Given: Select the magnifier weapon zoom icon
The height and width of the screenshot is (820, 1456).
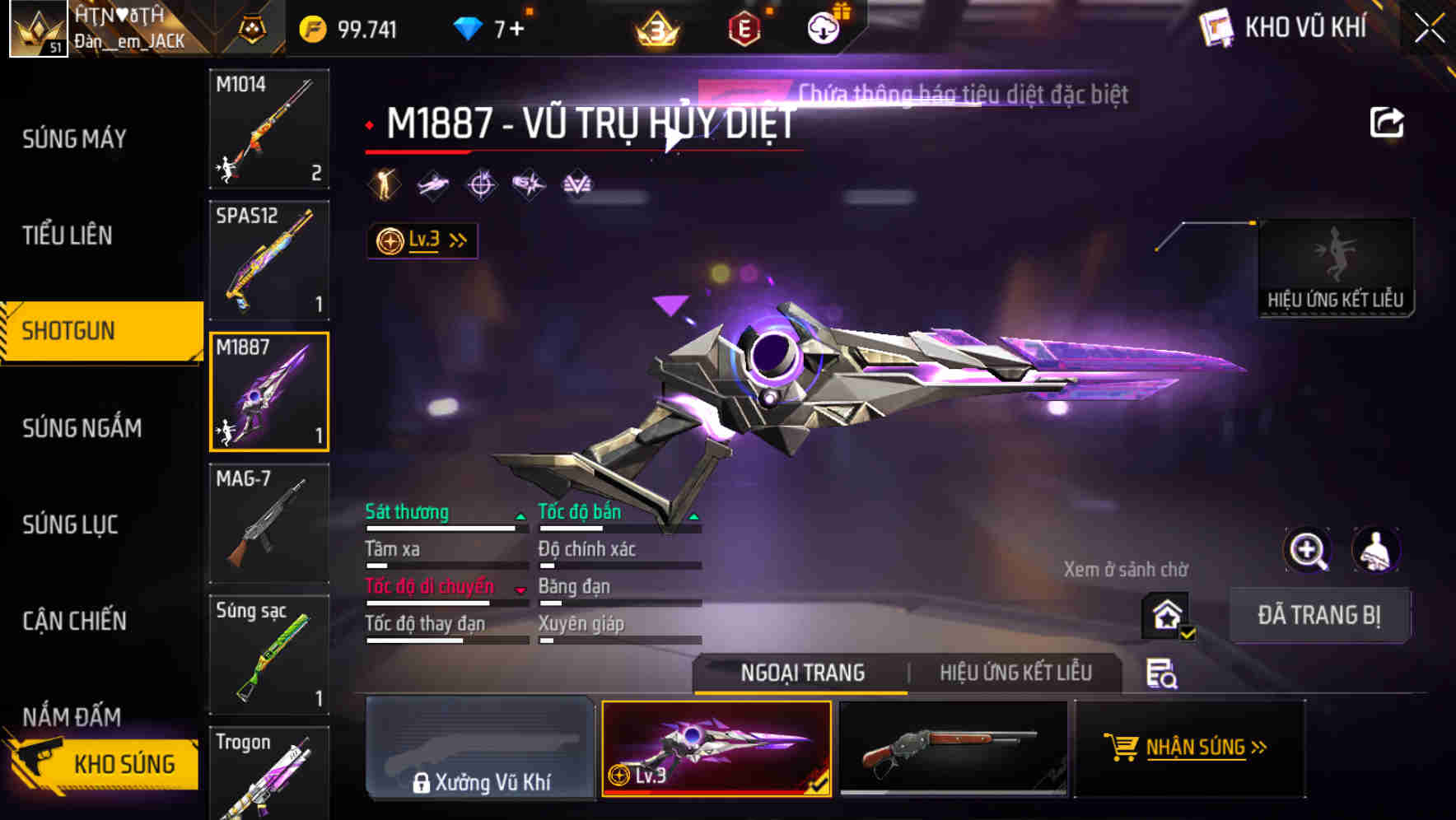Looking at the screenshot, I should (x=1308, y=549).
